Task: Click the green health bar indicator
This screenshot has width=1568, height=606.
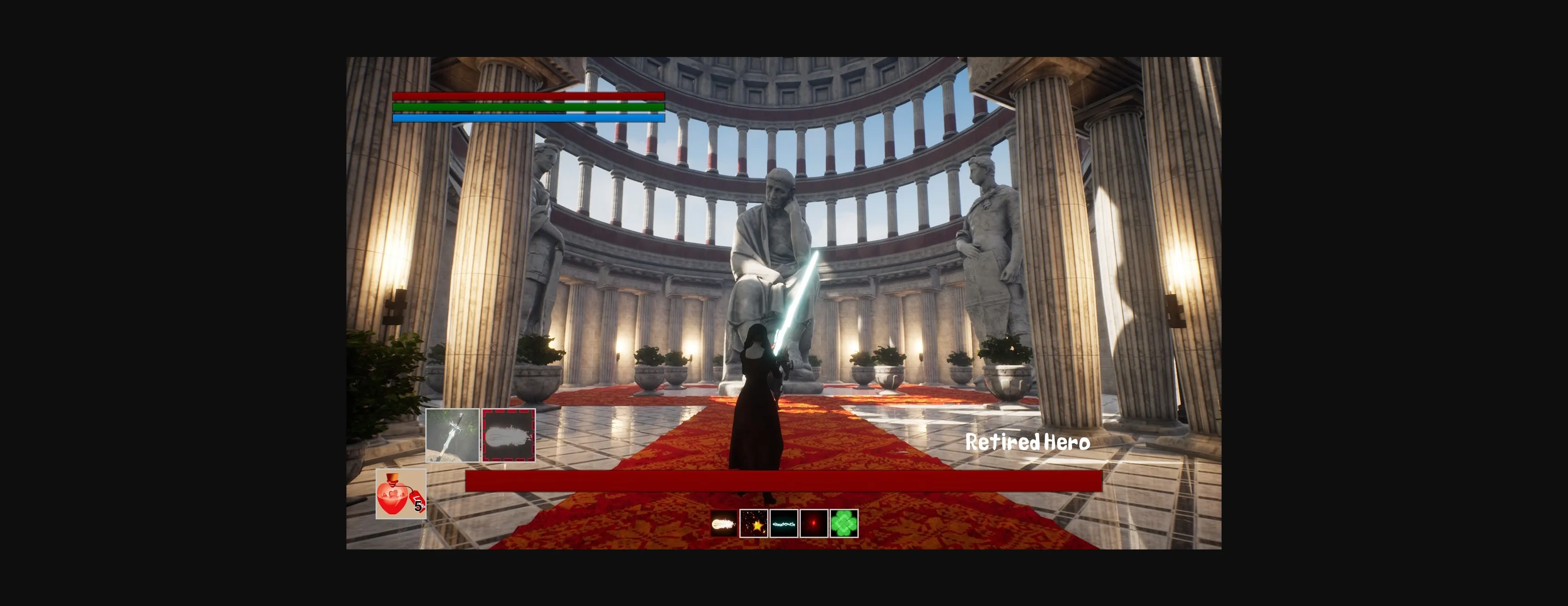Action: 528,107
